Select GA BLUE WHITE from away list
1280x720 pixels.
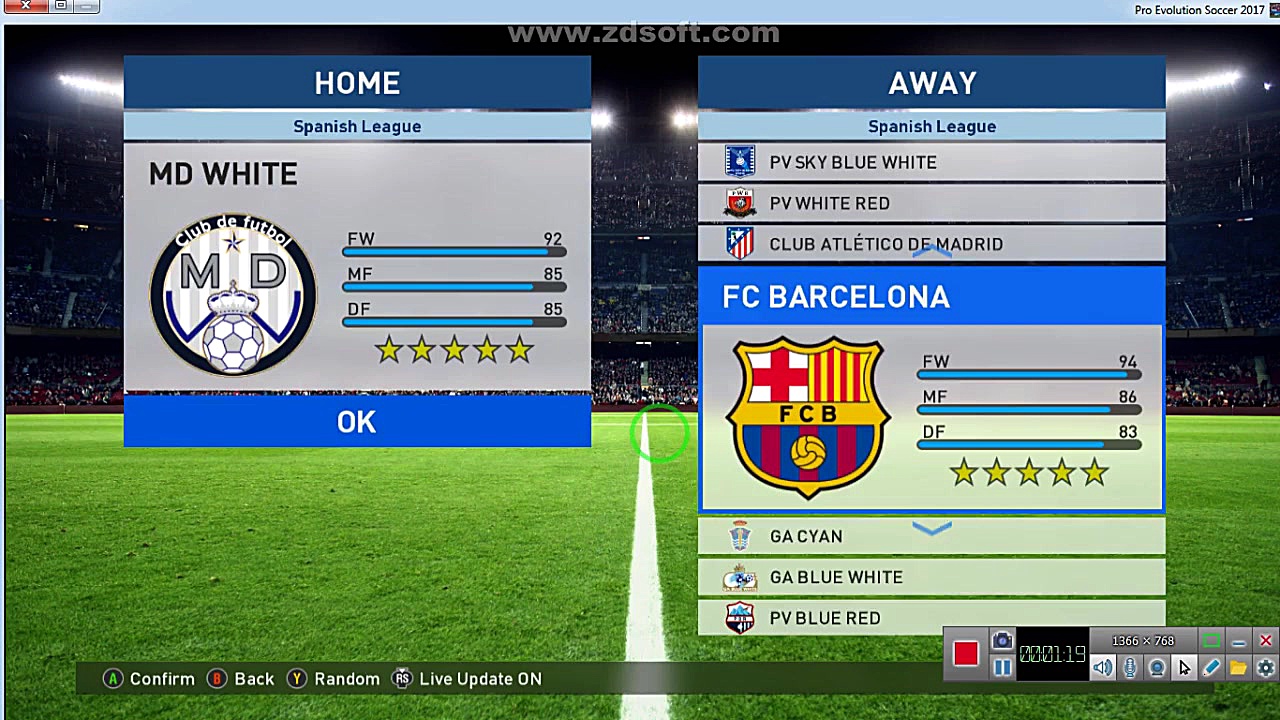tap(931, 577)
